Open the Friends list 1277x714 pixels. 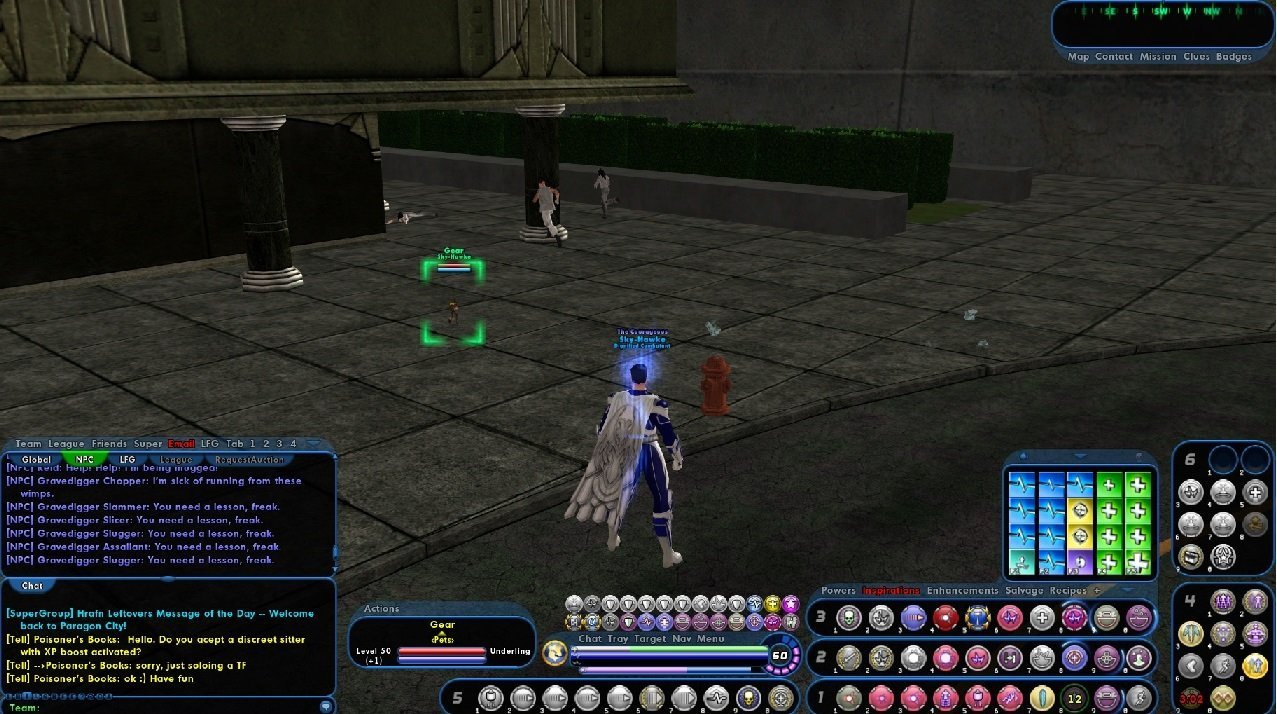(110, 444)
